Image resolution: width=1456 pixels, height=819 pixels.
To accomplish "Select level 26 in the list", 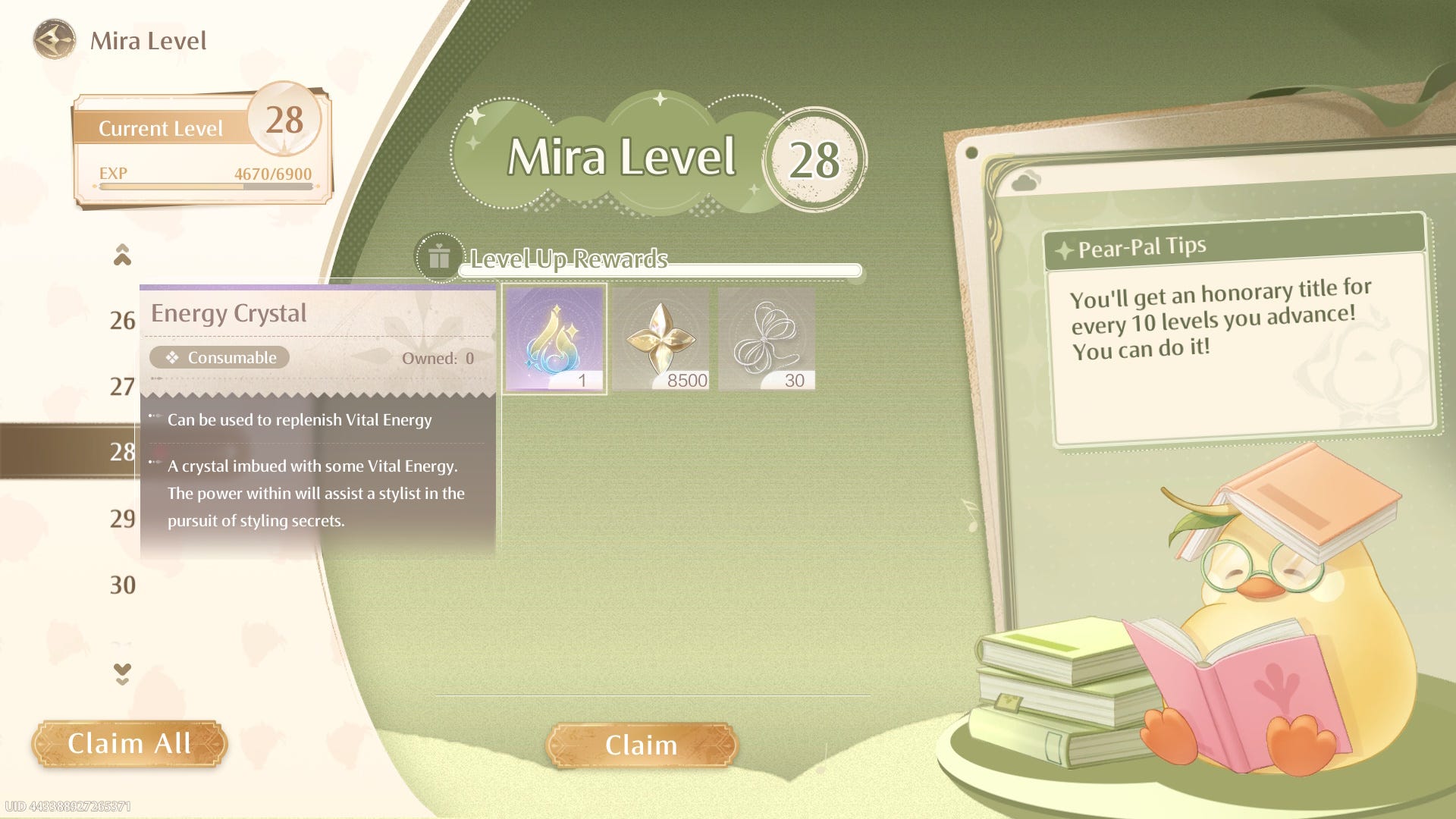I will (x=122, y=321).
